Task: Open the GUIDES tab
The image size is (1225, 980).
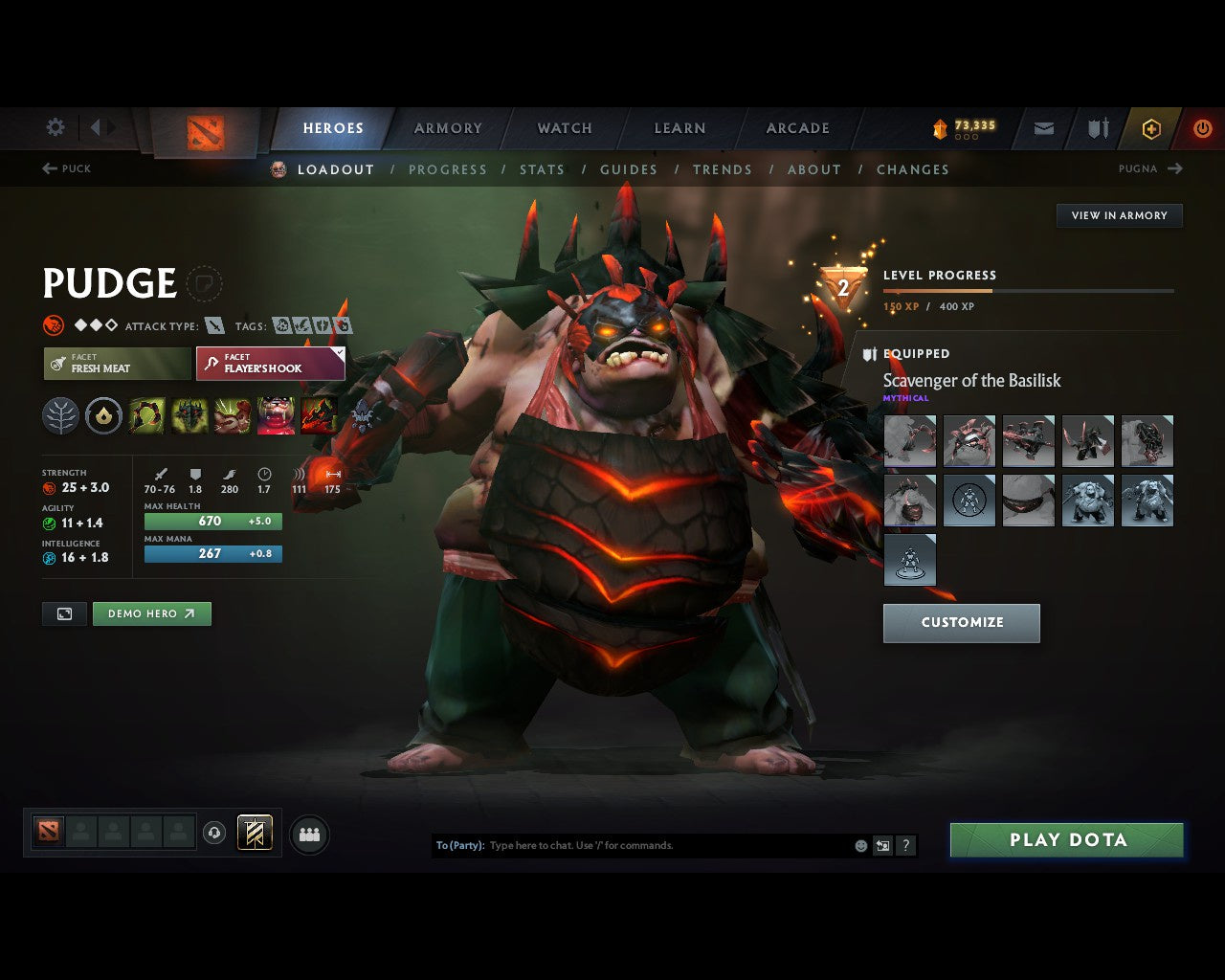Action: coord(629,169)
